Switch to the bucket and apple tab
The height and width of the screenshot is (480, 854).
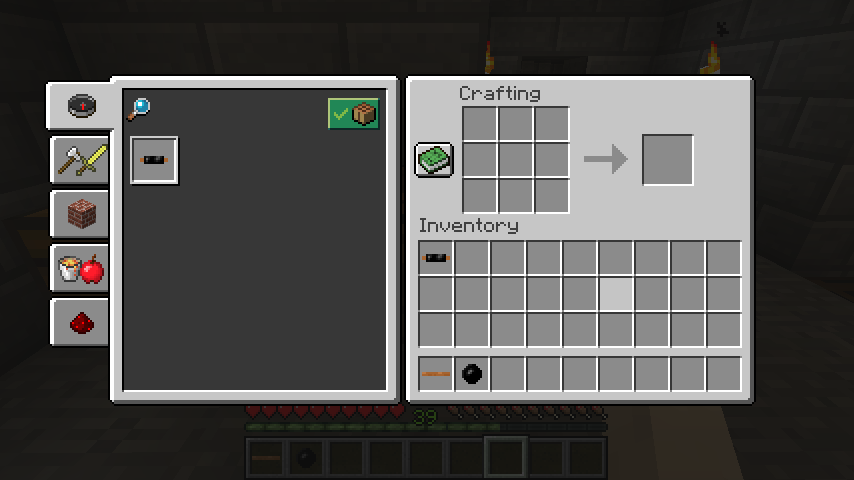pos(81,268)
